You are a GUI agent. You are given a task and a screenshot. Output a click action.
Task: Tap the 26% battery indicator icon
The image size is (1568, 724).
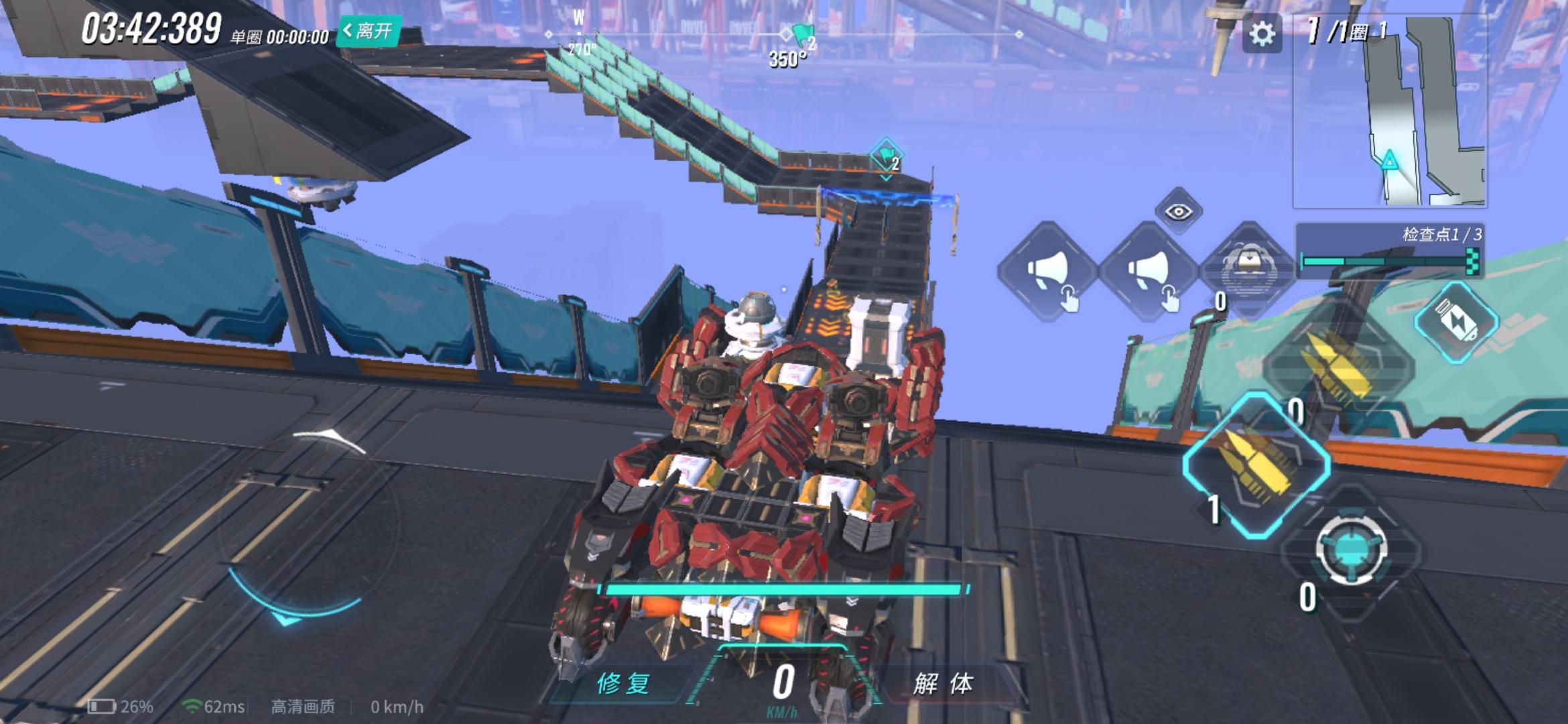[x=104, y=707]
